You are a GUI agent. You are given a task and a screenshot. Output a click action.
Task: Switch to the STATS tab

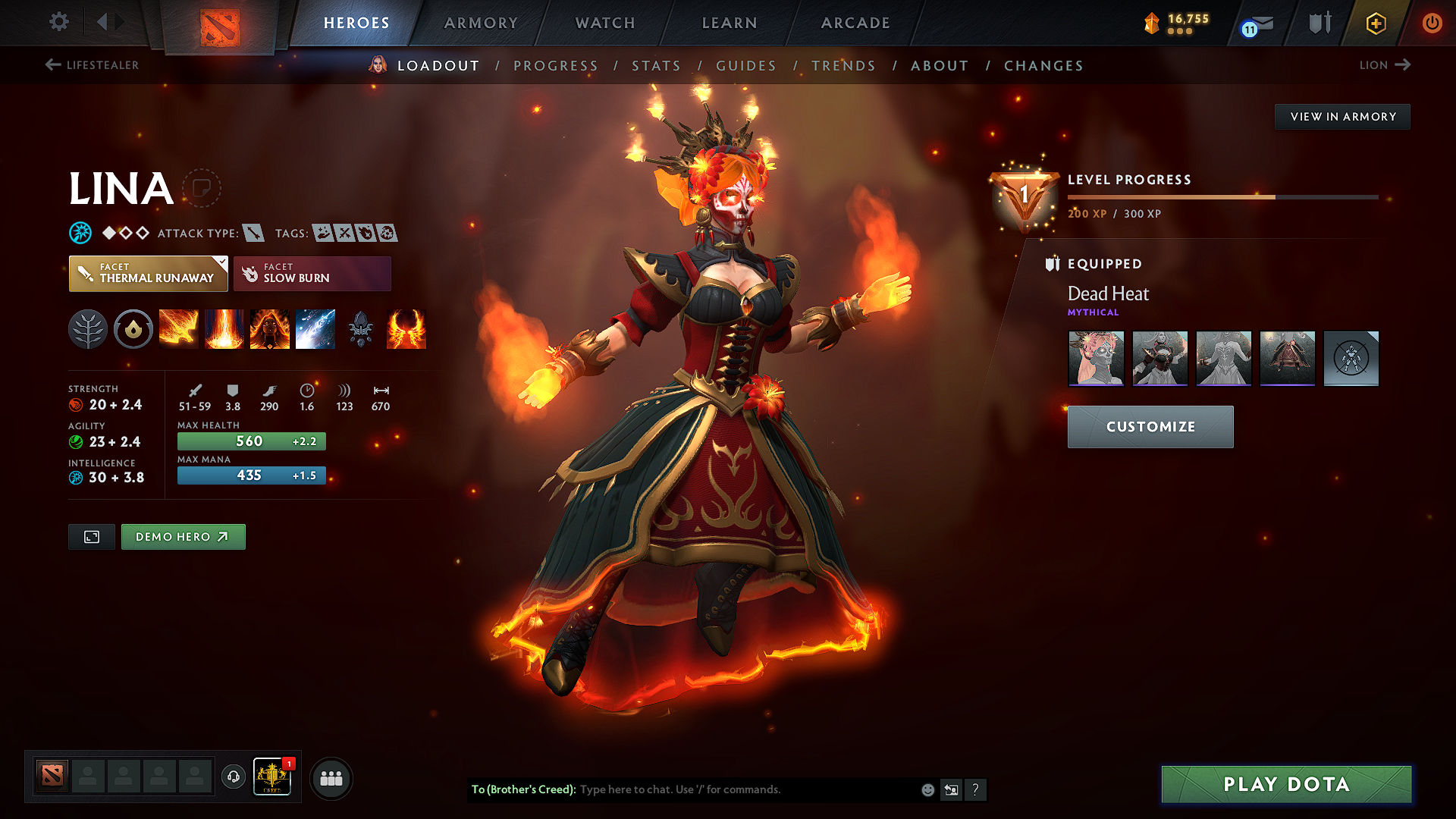[657, 65]
